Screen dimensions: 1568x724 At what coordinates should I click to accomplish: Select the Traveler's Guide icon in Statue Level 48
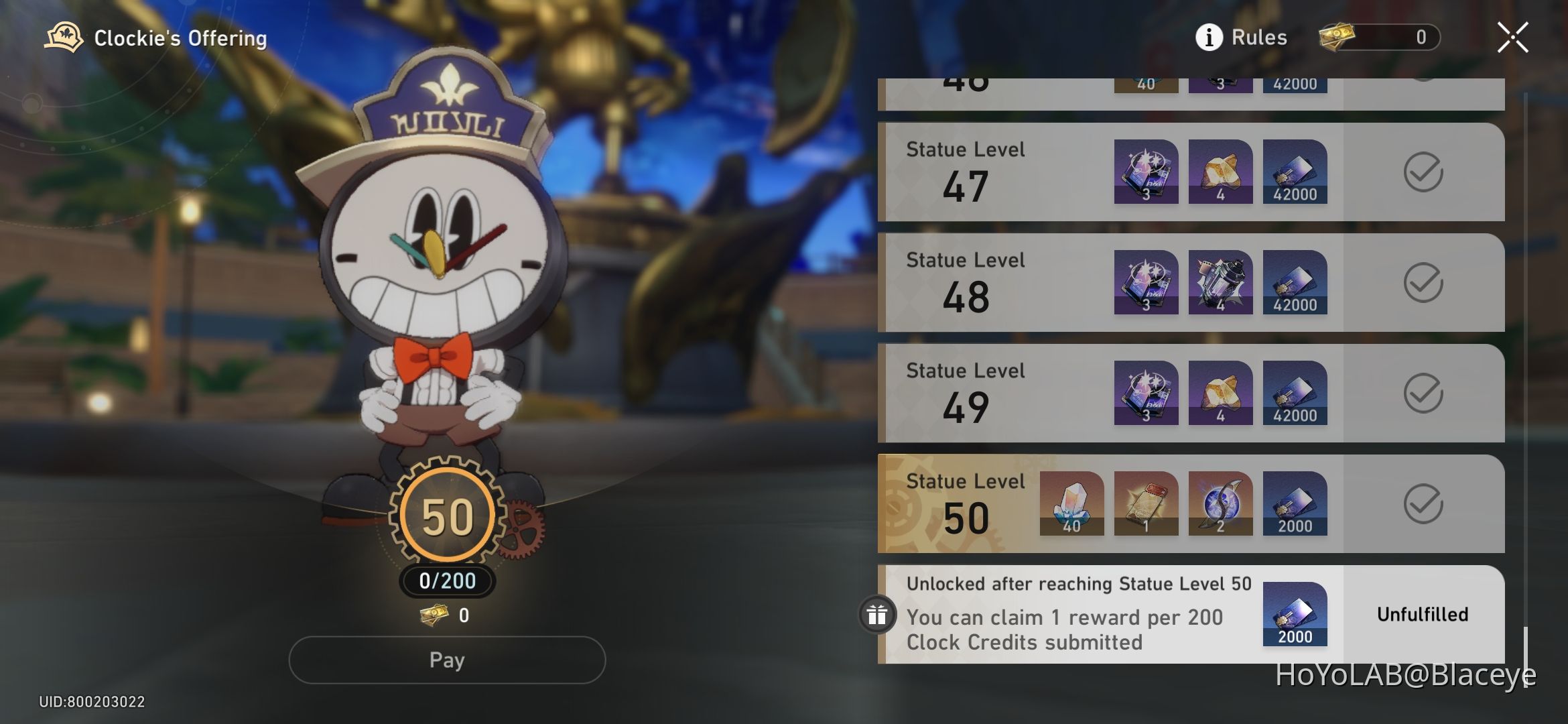click(1146, 284)
